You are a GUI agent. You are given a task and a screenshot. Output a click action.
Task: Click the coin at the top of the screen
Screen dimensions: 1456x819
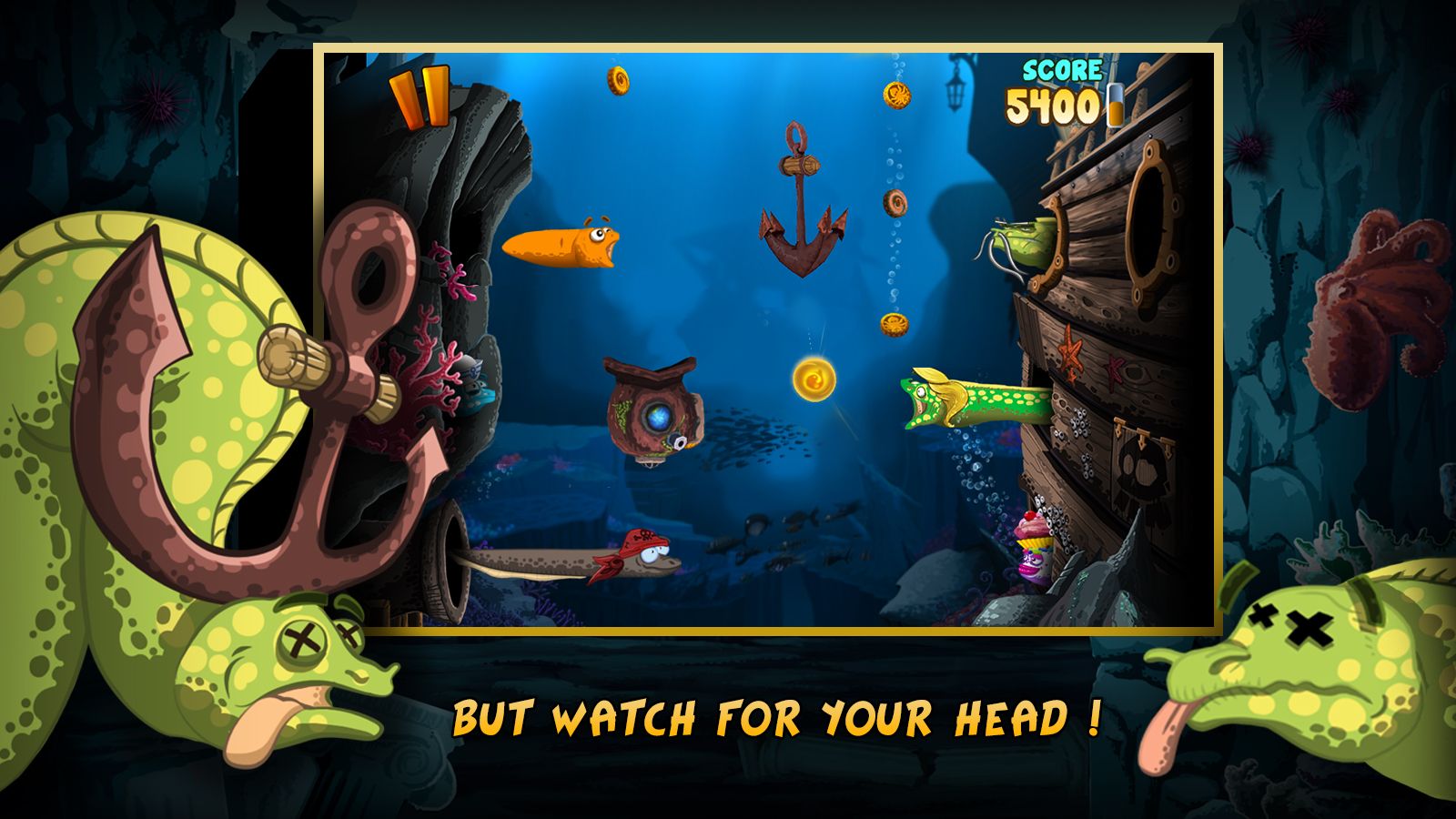pyautogui.click(x=620, y=80)
